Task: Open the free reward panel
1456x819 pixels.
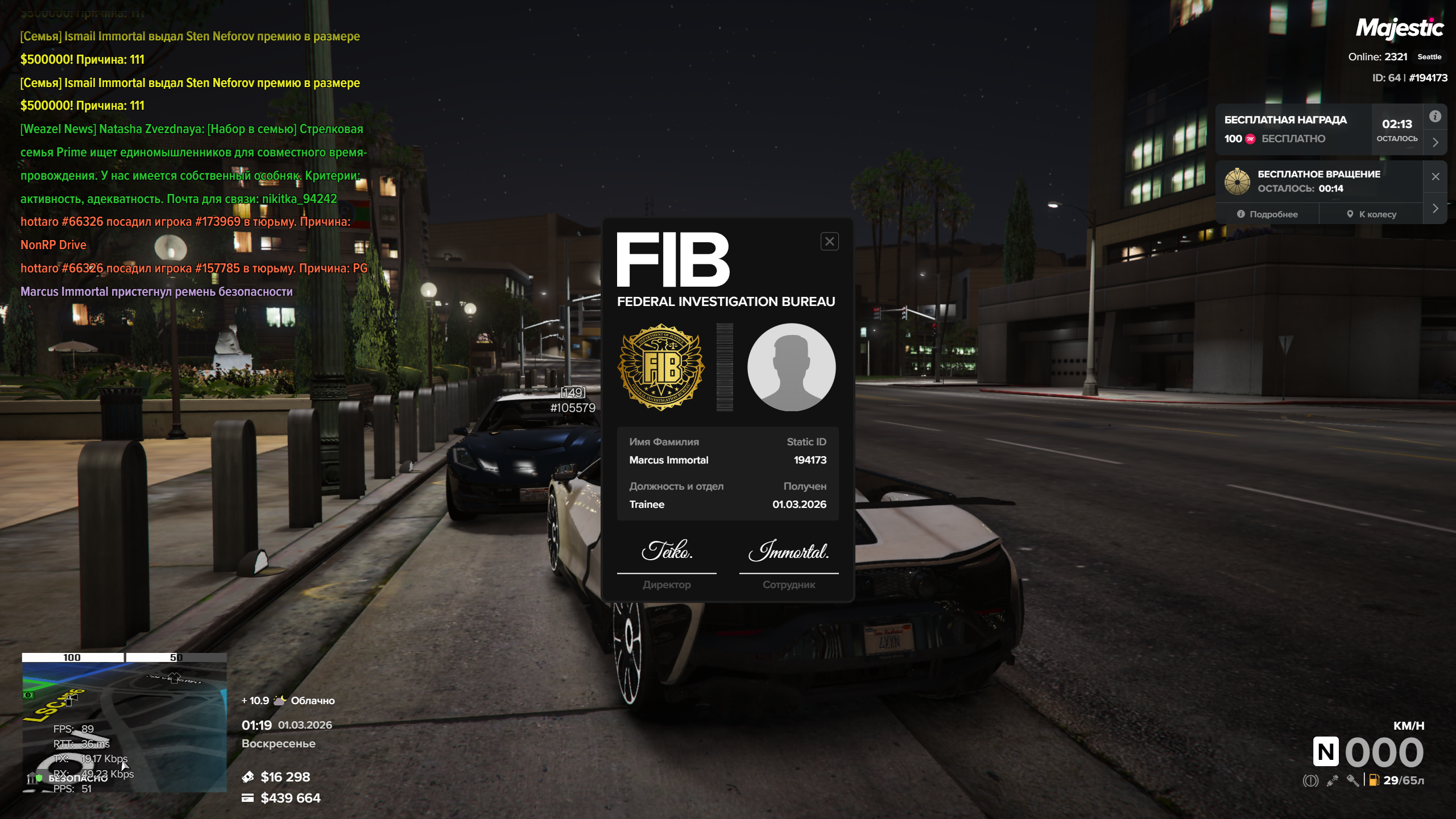Action: click(1292, 129)
